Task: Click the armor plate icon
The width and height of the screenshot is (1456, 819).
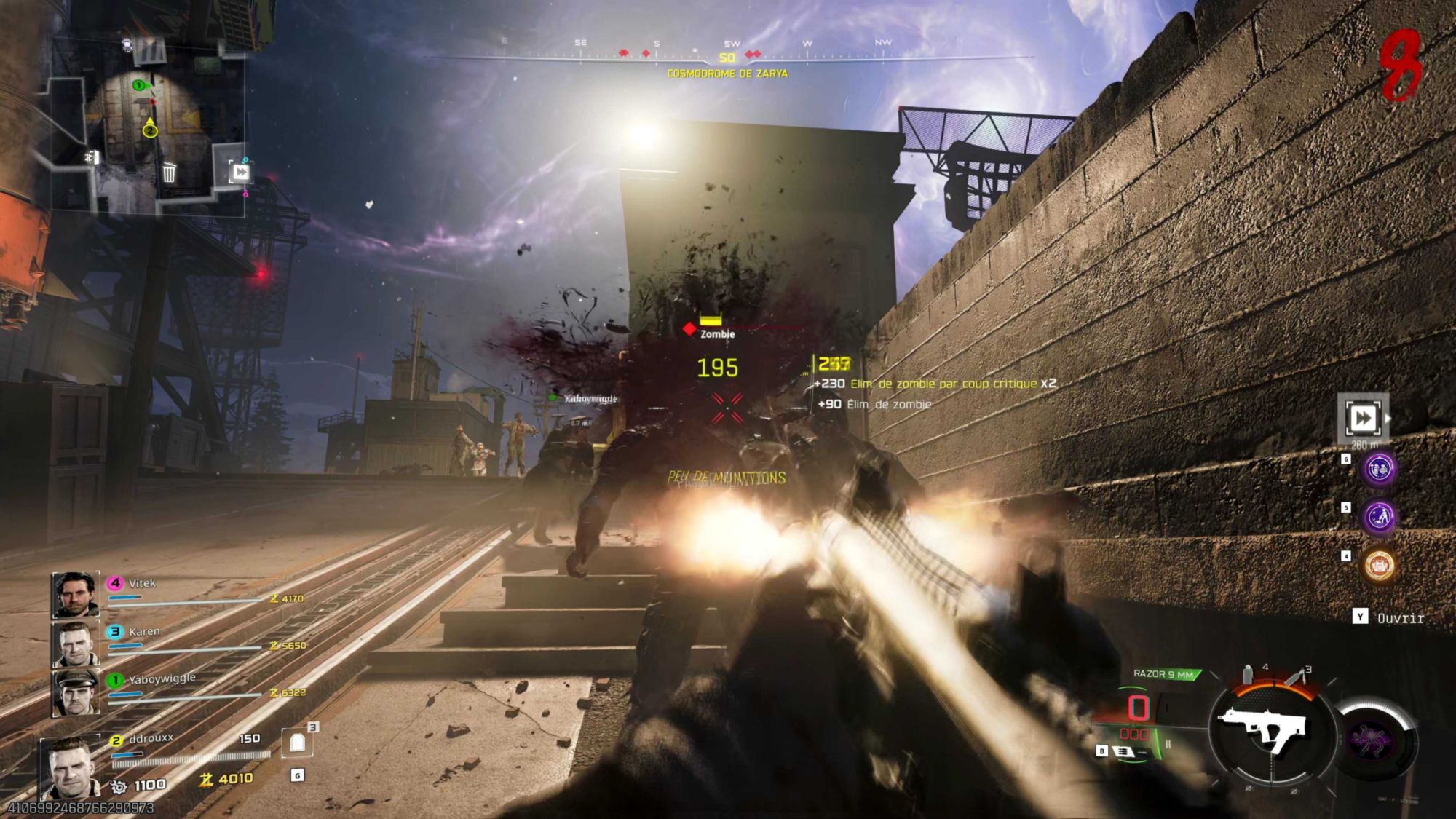Action: [x=297, y=743]
